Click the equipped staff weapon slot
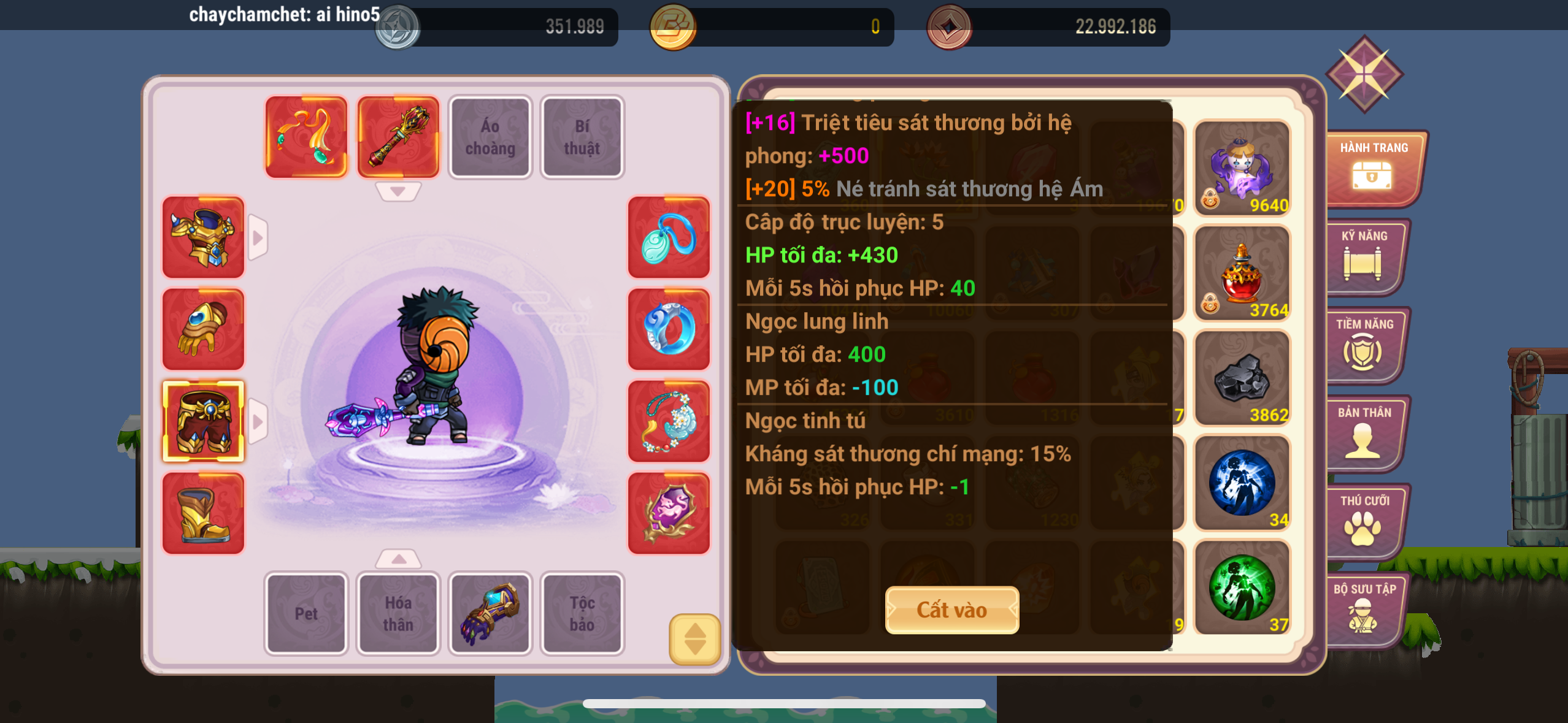The height and width of the screenshot is (723, 1568). 398,137
